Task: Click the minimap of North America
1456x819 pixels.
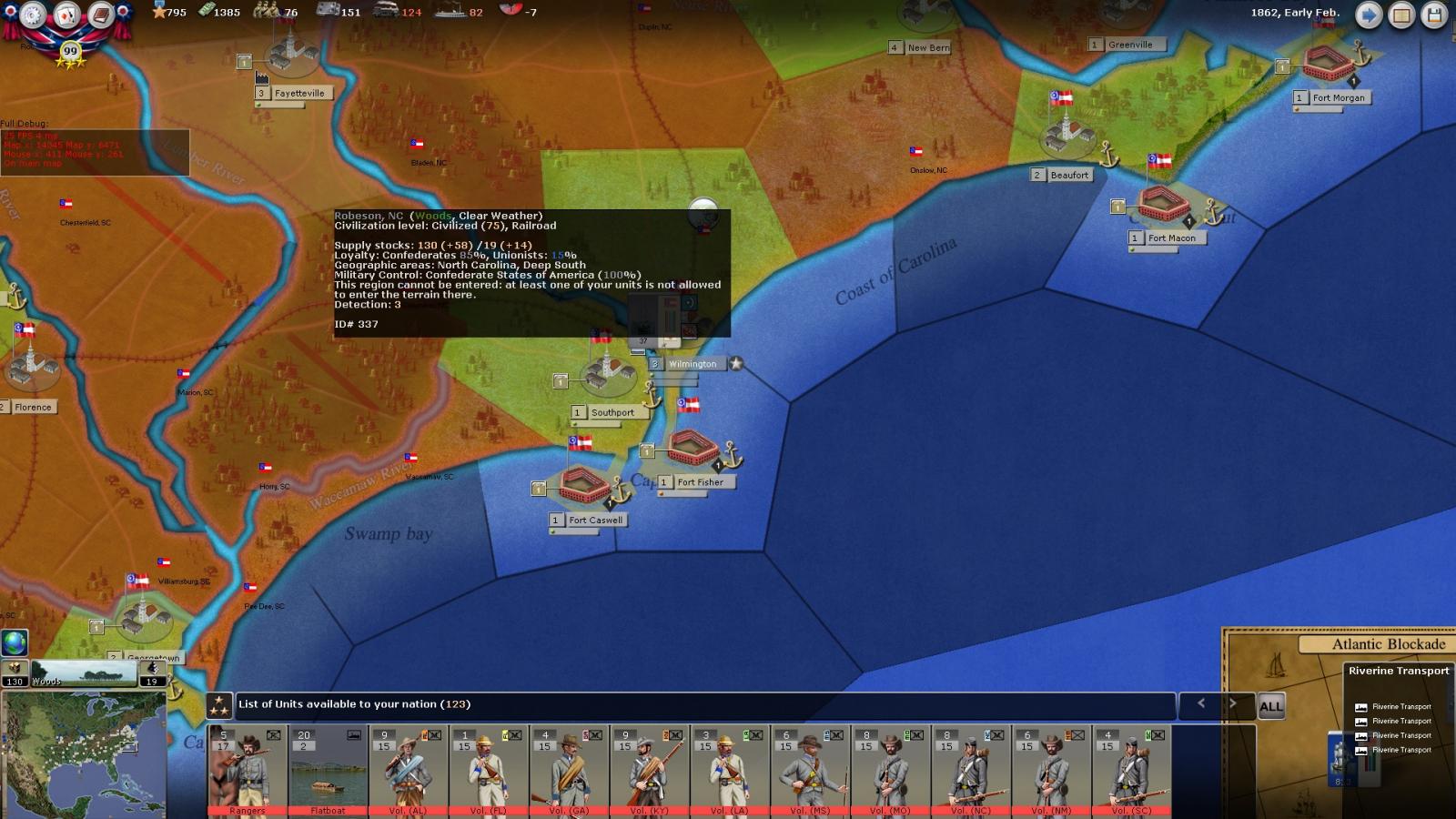Action: [84, 753]
